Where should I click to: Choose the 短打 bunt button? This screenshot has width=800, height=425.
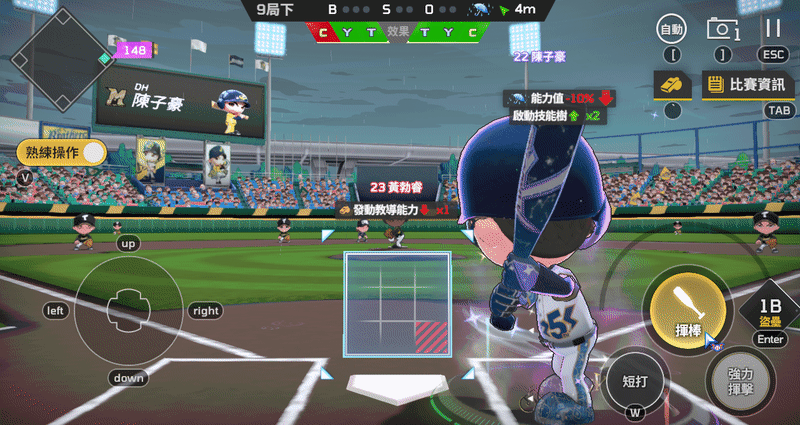pos(635,379)
